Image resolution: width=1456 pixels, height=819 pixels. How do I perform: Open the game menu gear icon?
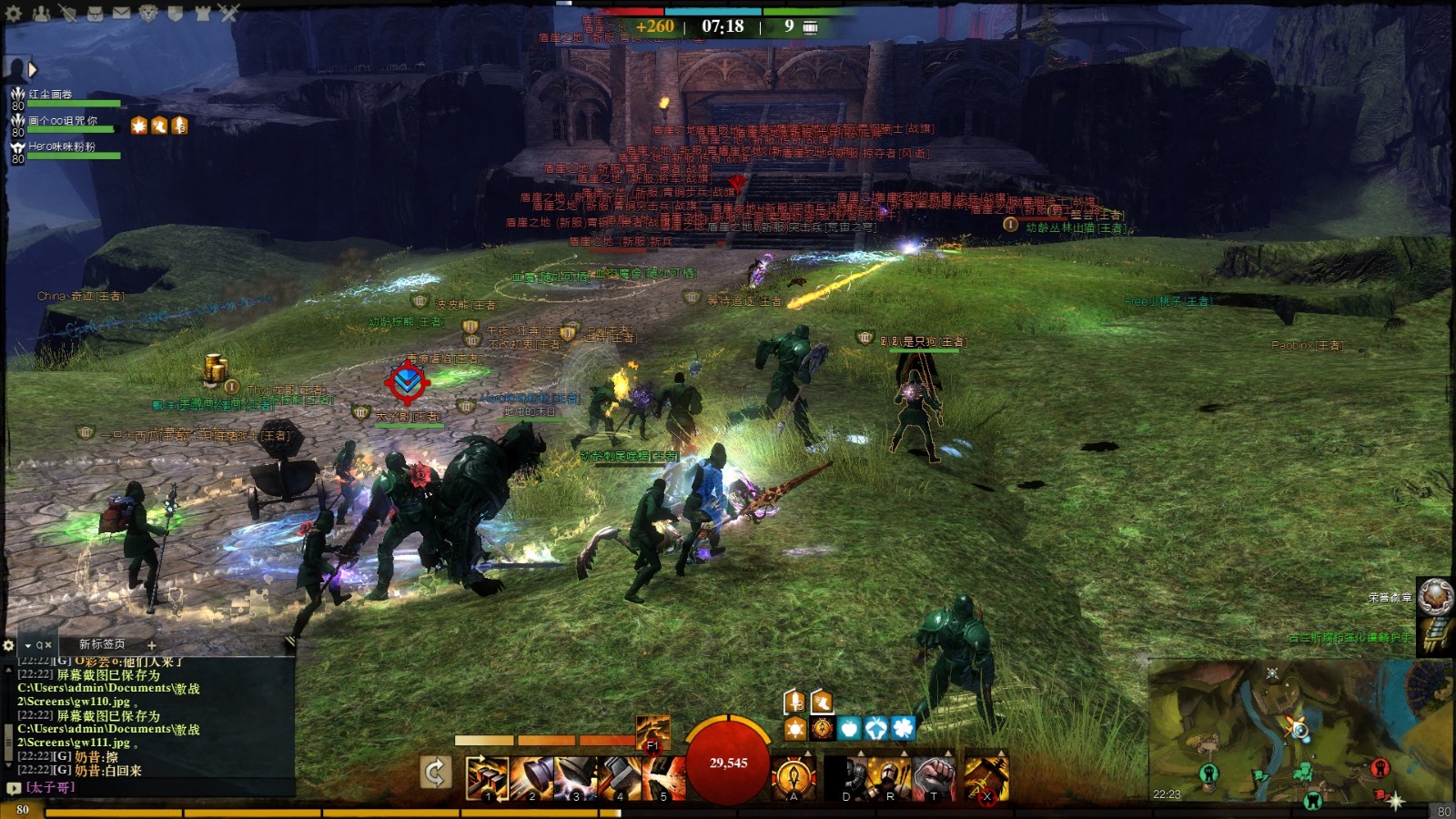point(14,13)
